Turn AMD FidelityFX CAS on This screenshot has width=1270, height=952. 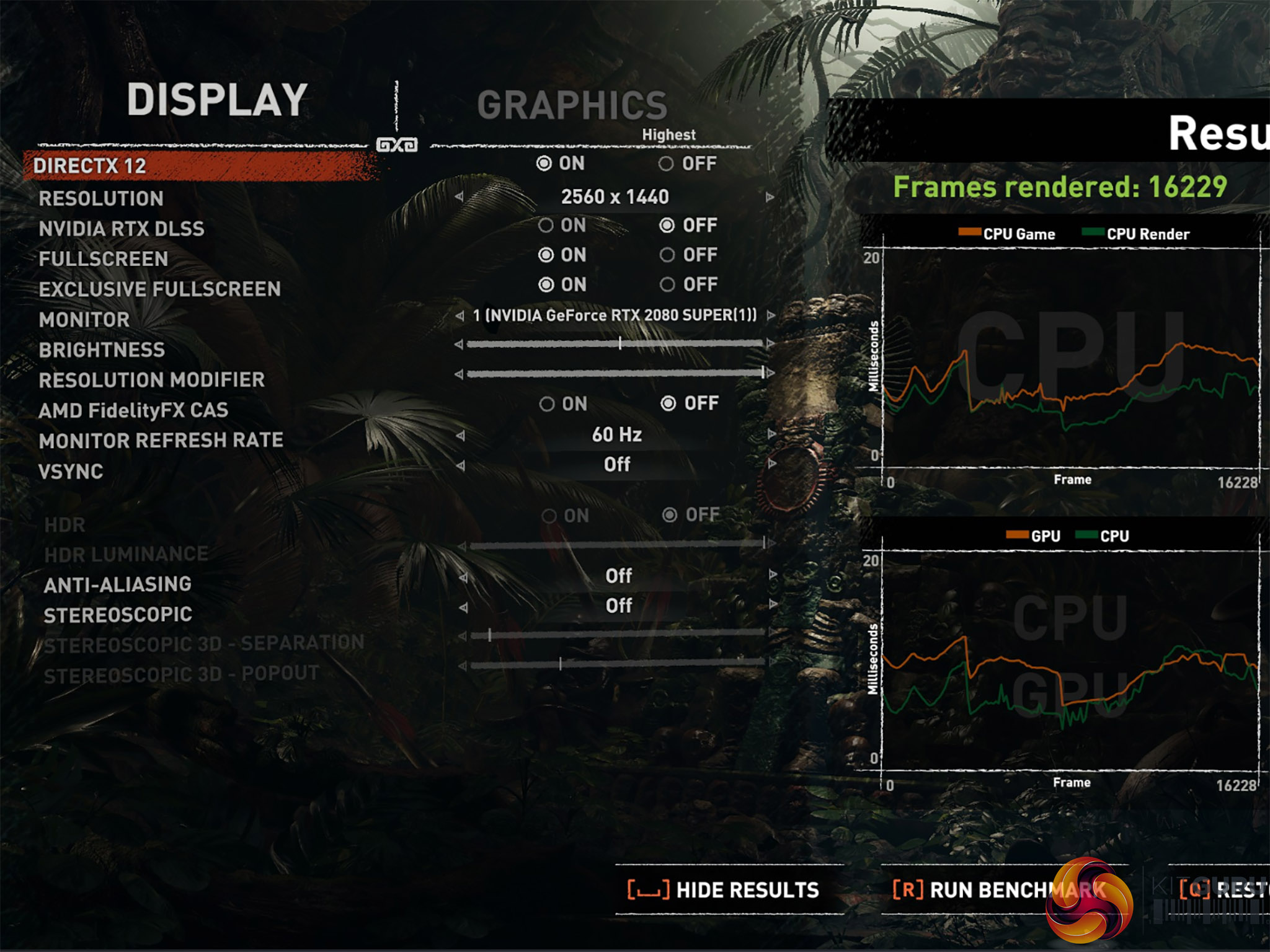(547, 404)
